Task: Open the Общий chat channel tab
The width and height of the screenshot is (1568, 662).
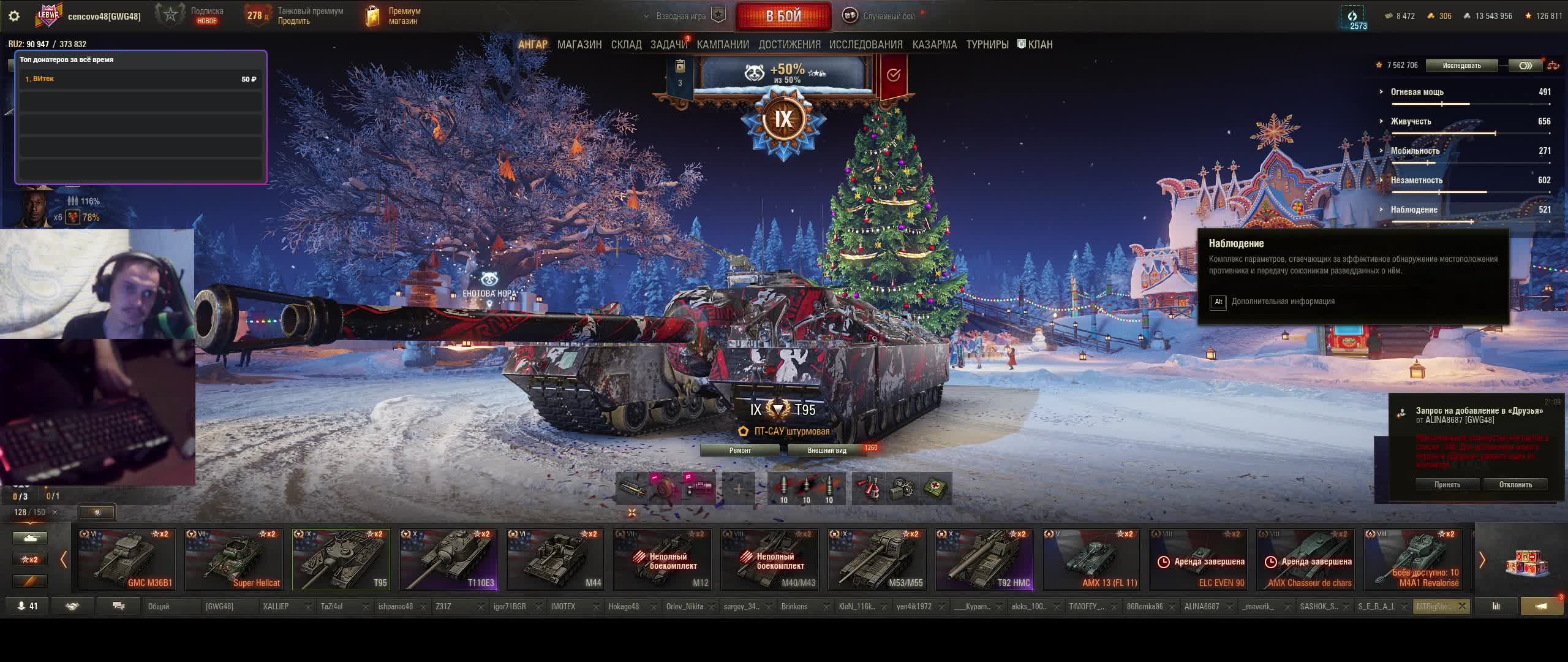Action: pos(159,607)
